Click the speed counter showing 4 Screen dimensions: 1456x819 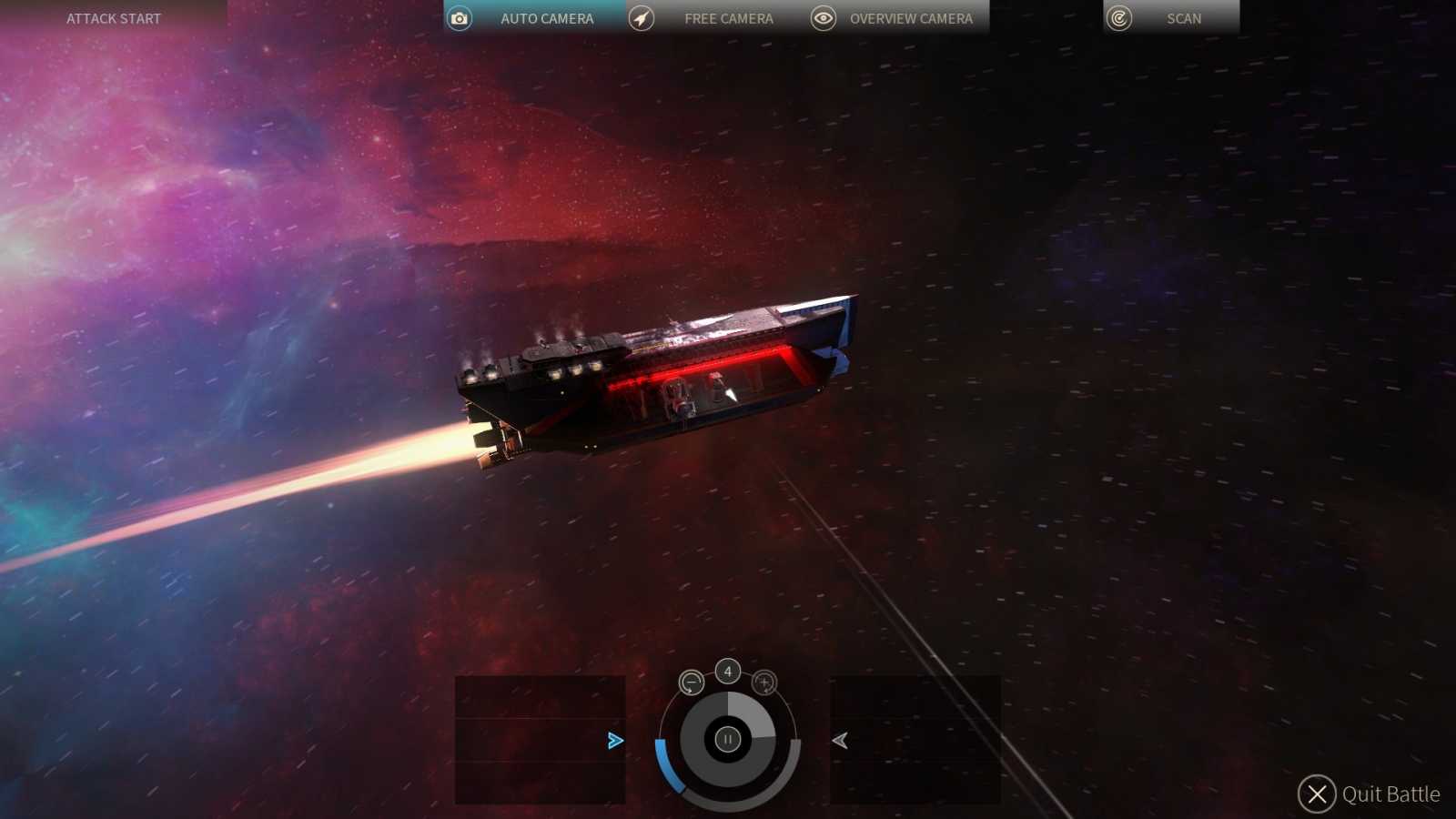[x=727, y=671]
